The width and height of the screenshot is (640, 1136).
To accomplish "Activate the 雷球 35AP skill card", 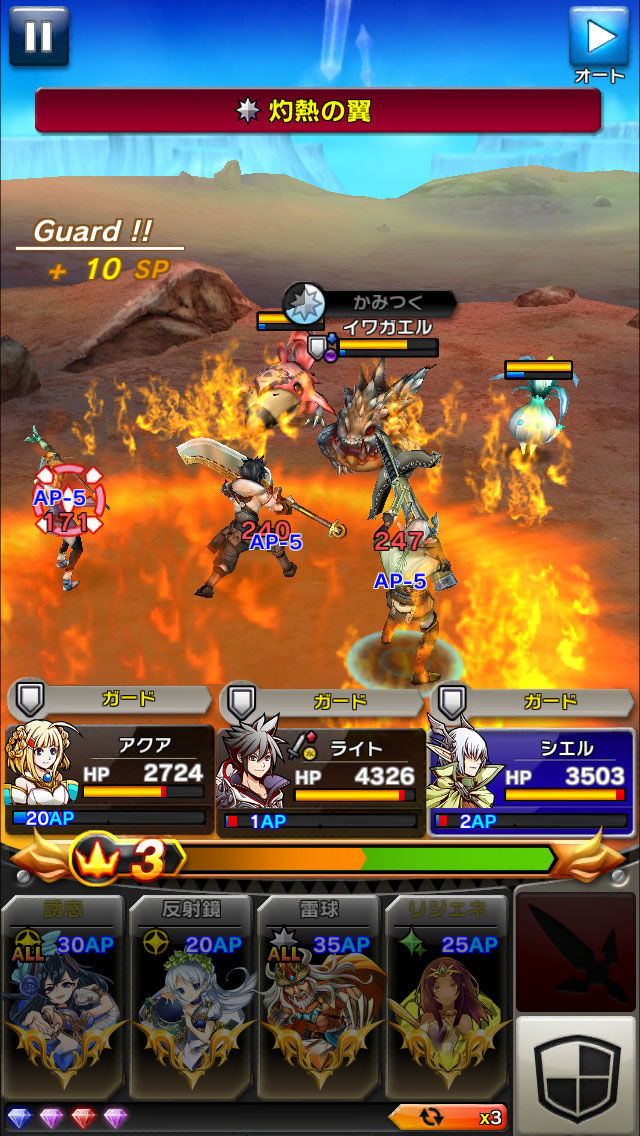I will 318,995.
